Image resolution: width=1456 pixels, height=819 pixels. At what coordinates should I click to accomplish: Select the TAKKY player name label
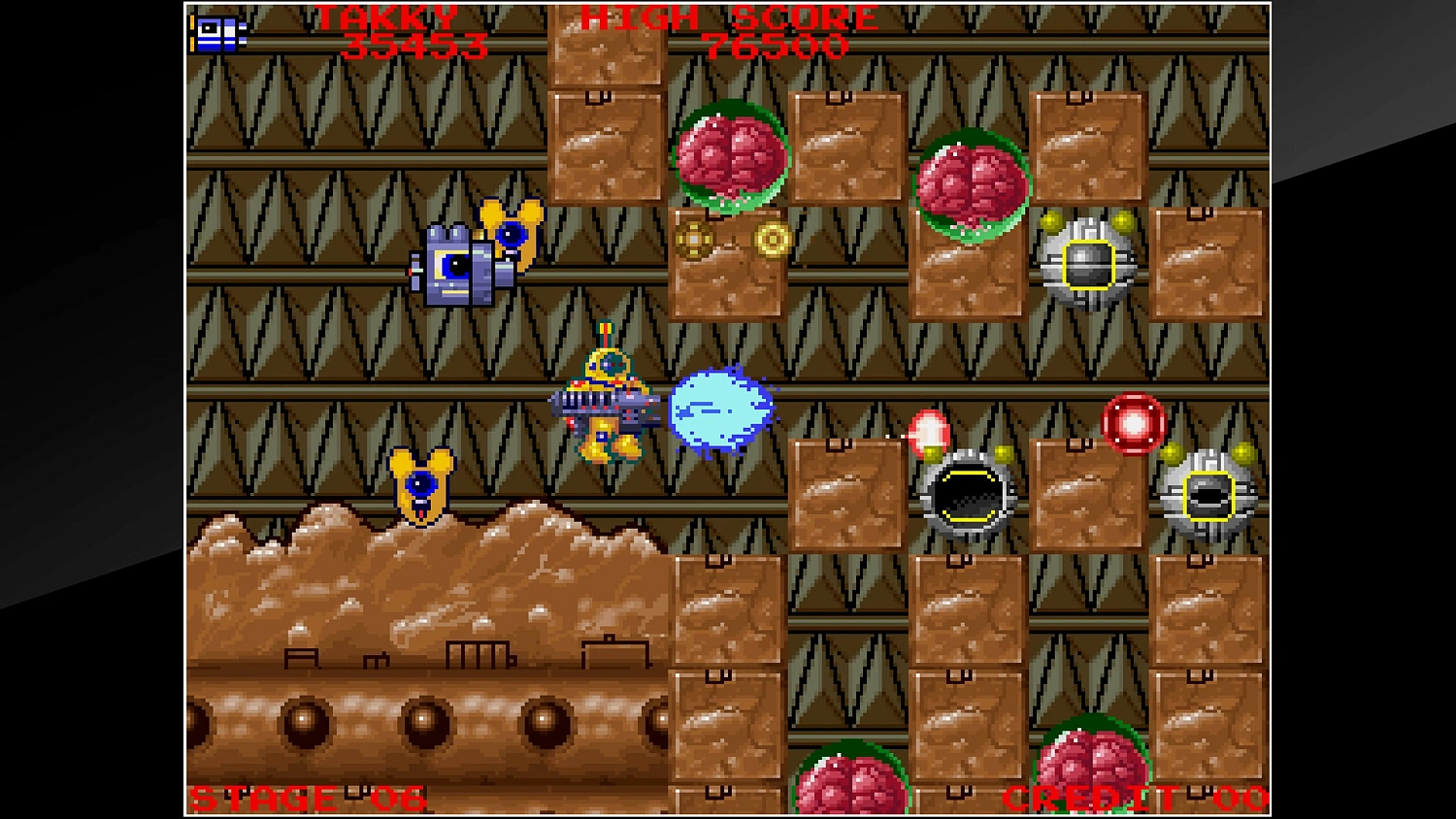point(388,15)
